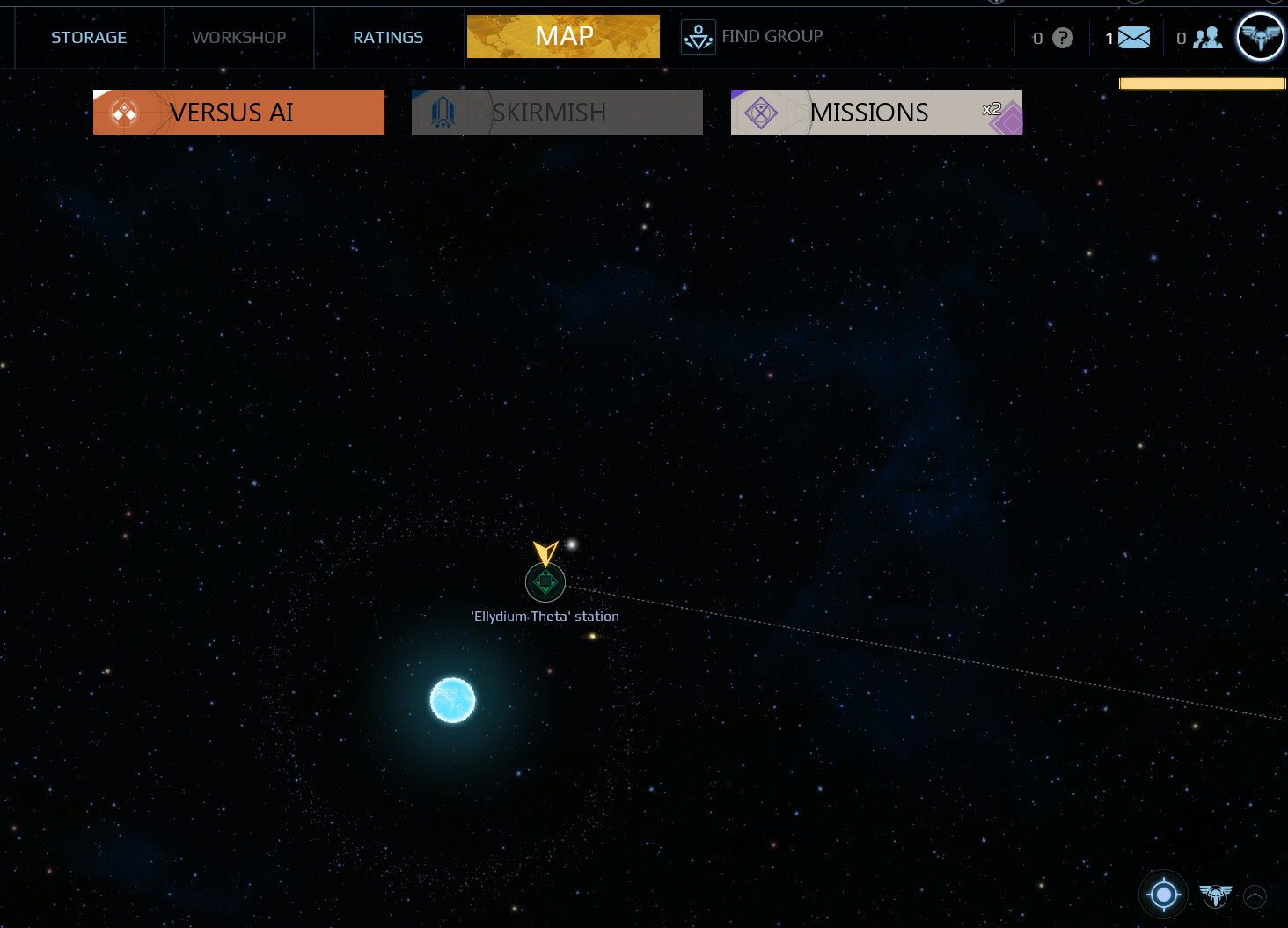Screen dimensions: 1288x928
Task: Choose the Versus AI mode
Action: point(238,113)
